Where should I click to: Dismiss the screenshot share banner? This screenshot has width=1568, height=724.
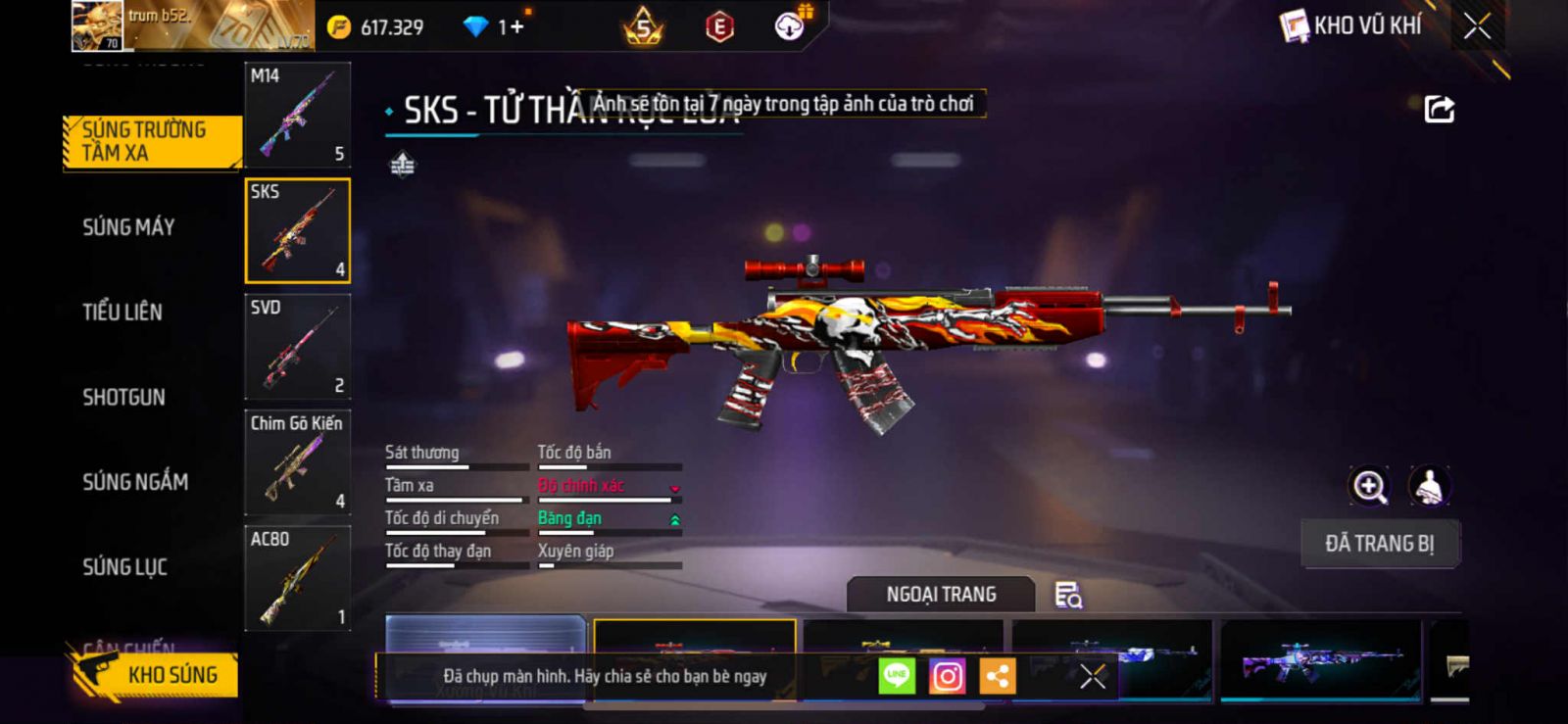pyautogui.click(x=1093, y=676)
